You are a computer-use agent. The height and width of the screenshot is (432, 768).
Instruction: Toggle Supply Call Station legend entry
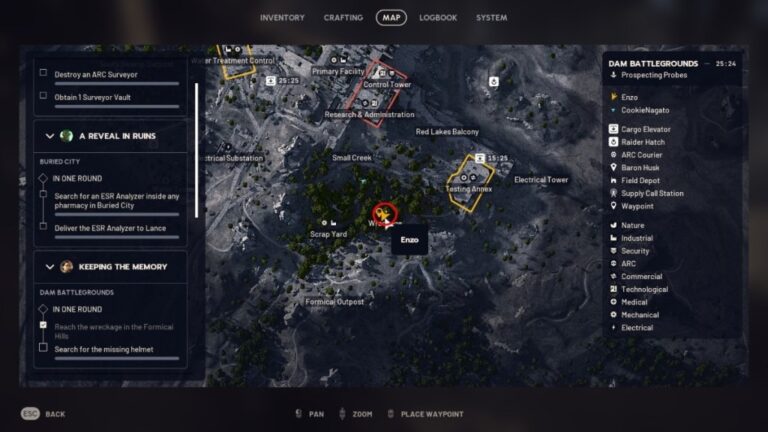click(x=651, y=194)
